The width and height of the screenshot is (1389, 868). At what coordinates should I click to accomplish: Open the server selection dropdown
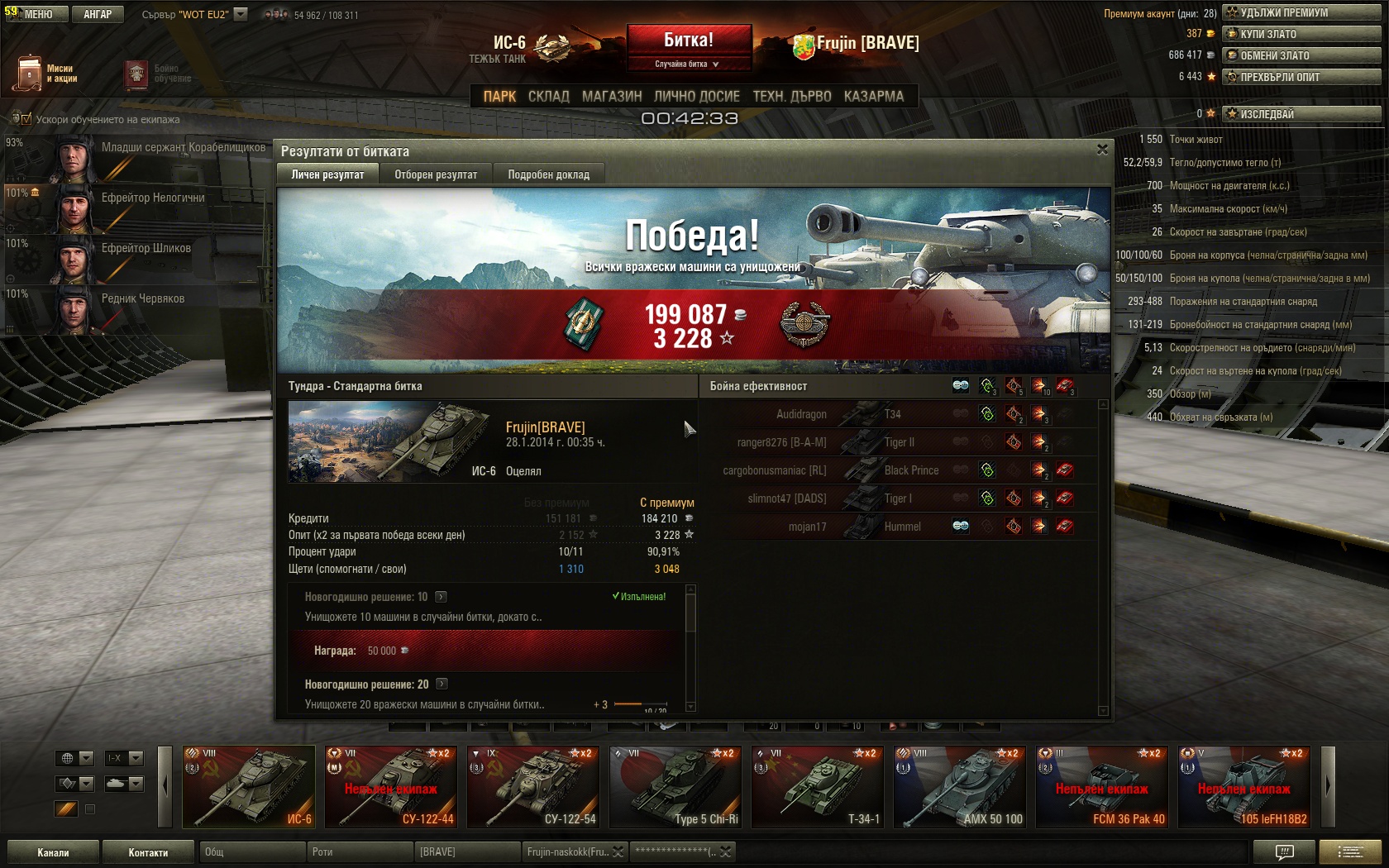(241, 14)
